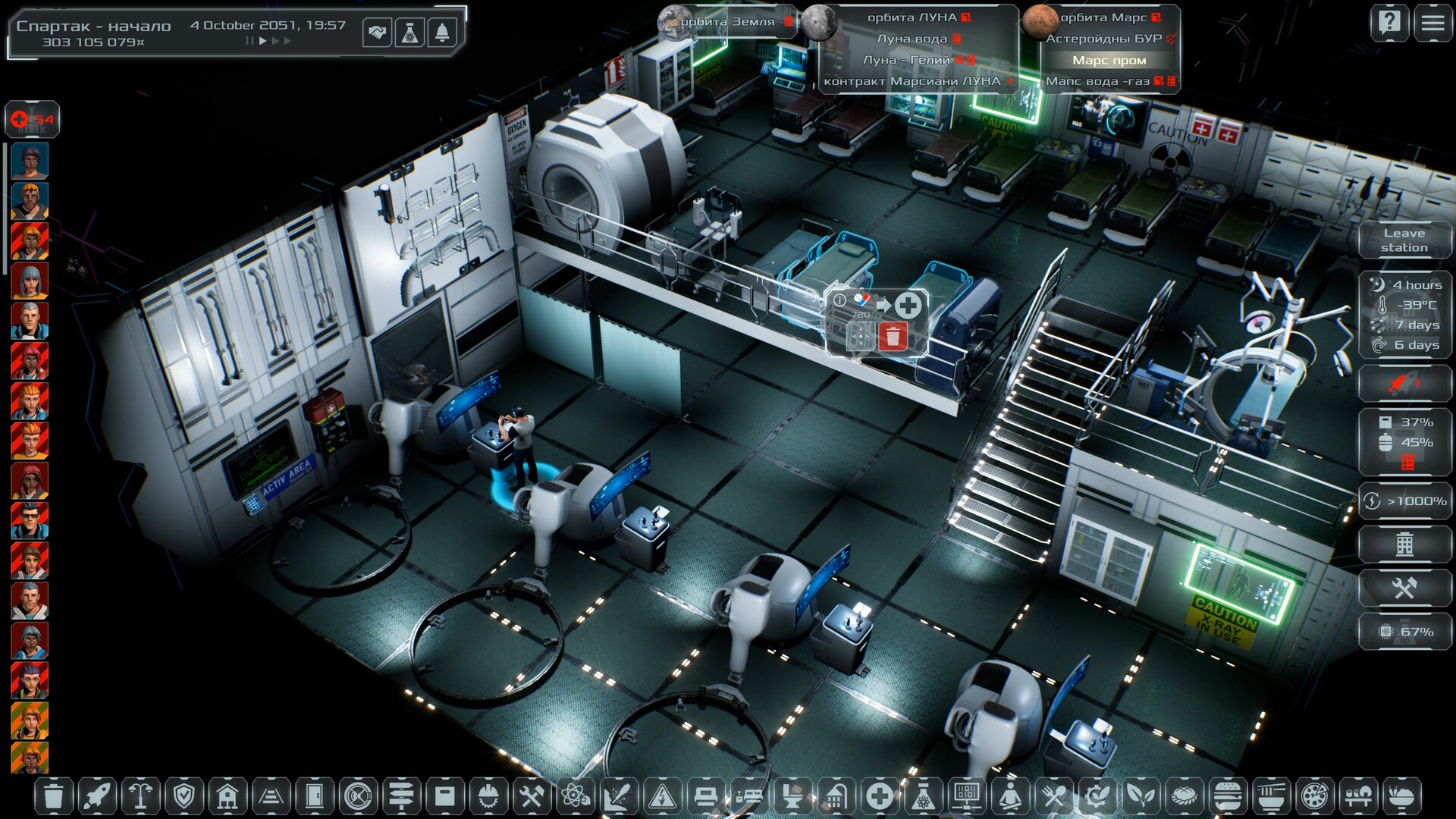Choose the medical cross build category
The width and height of the screenshot is (1456, 819).
tap(880, 796)
